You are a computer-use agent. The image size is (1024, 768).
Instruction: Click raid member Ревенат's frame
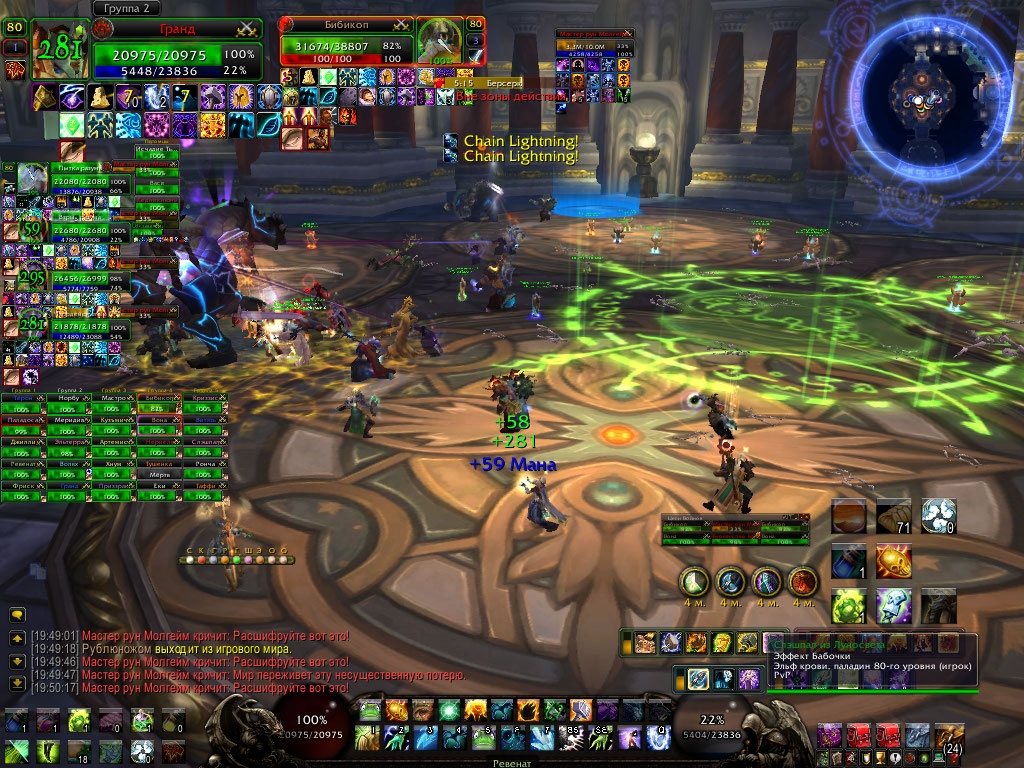coord(23,465)
